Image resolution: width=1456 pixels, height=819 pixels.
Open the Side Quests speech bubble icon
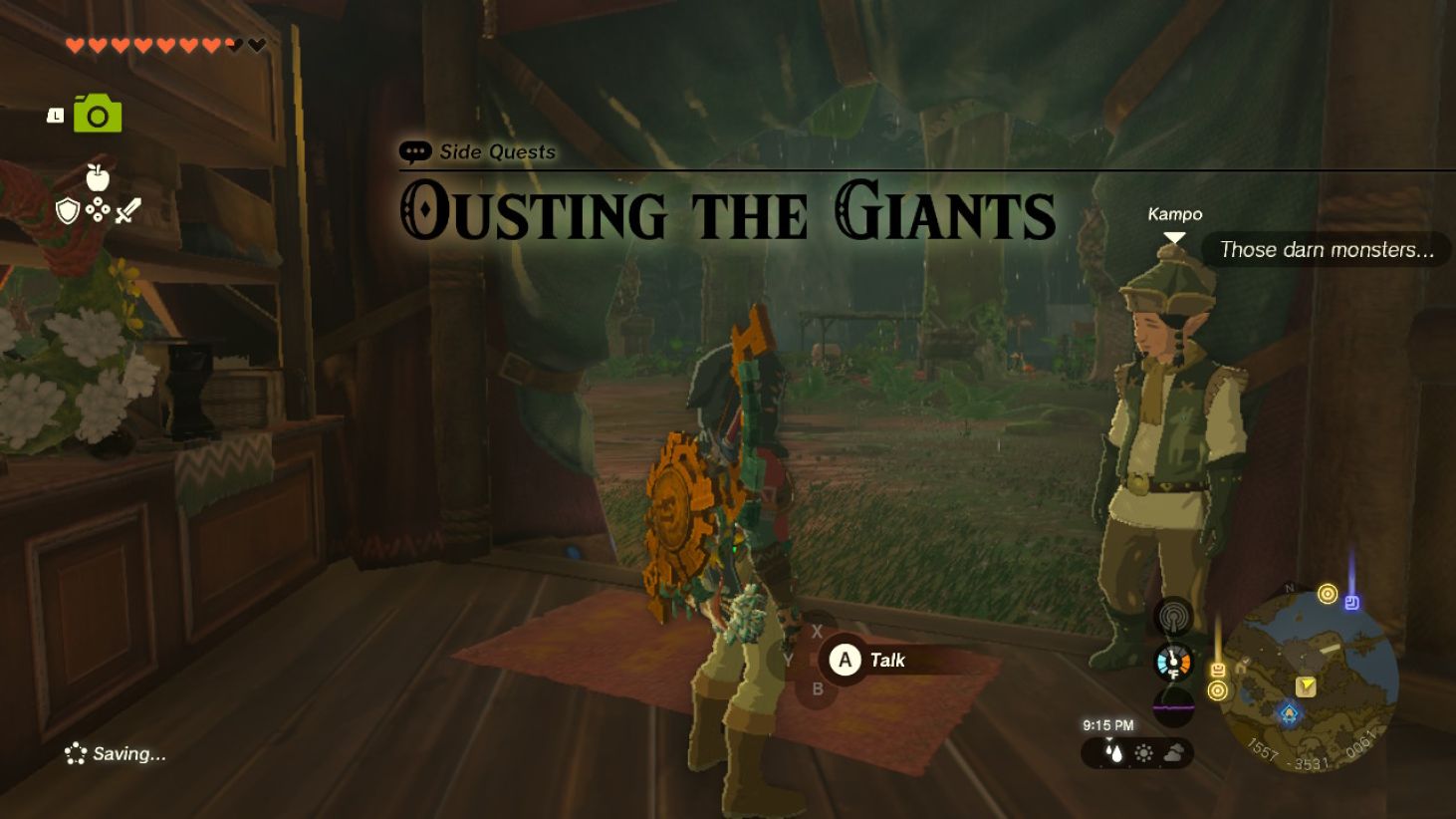click(x=413, y=151)
